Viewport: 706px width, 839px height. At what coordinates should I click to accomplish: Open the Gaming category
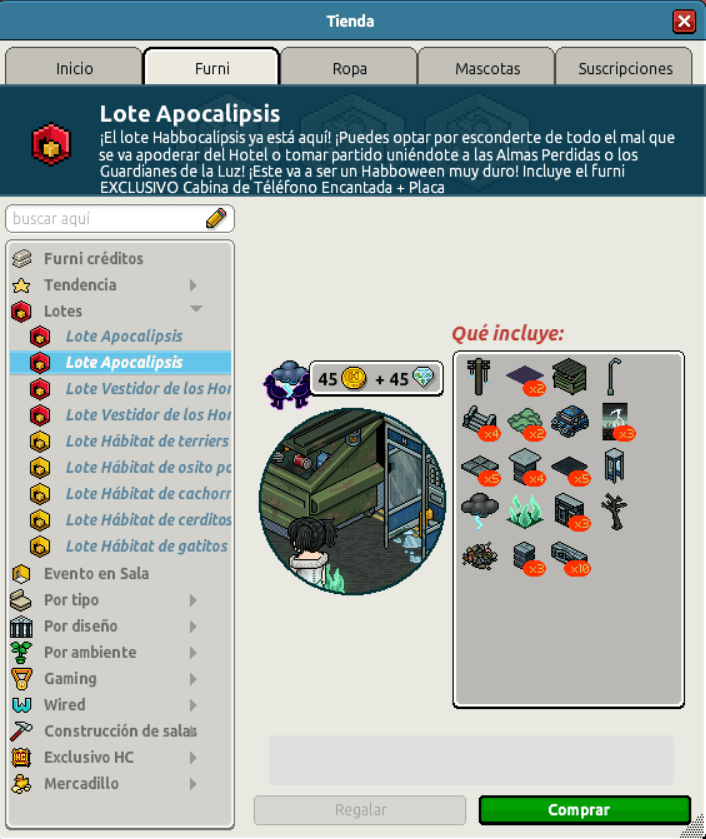(x=70, y=678)
